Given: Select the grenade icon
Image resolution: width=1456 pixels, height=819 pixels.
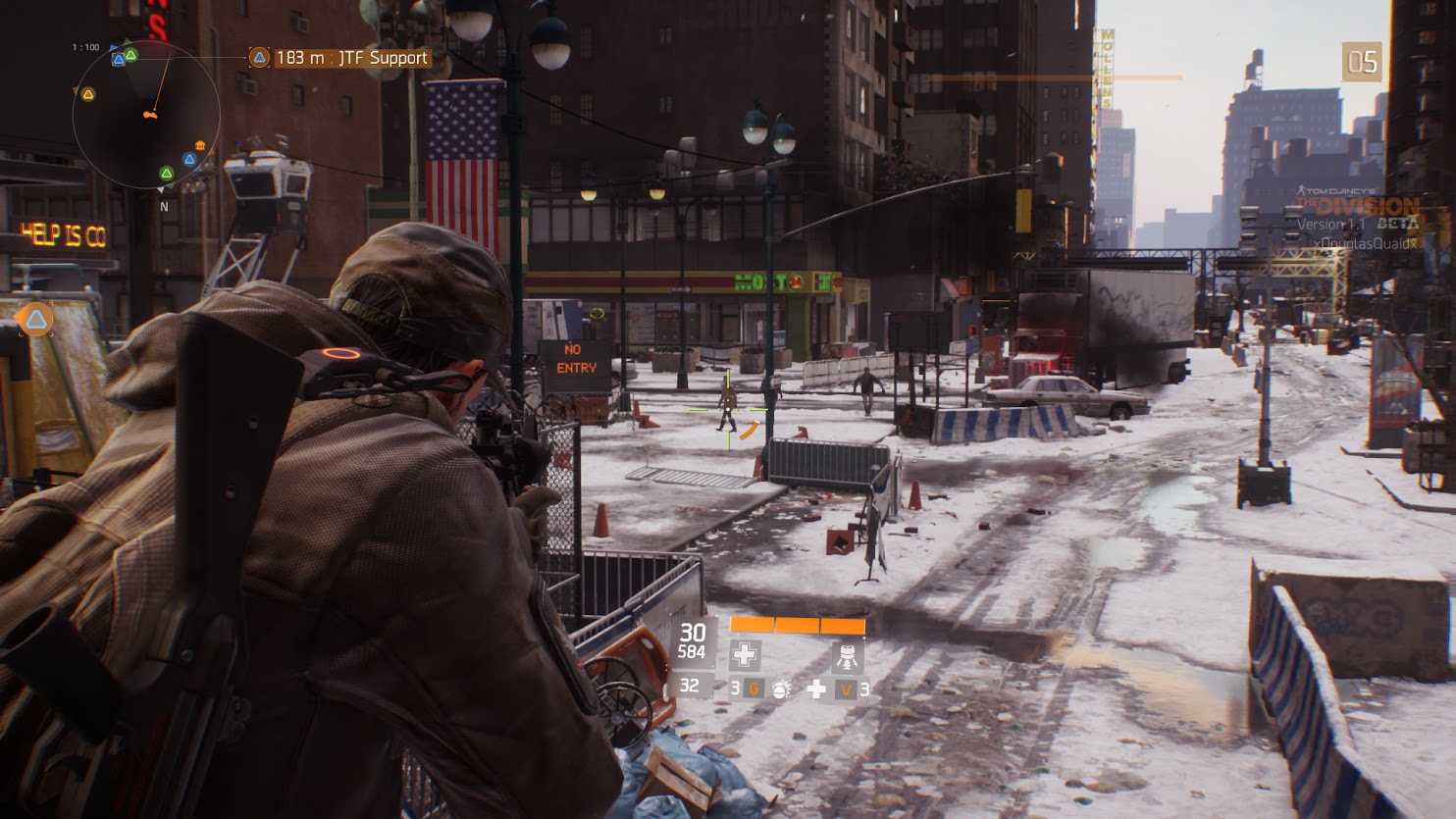Looking at the screenshot, I should tap(782, 690).
